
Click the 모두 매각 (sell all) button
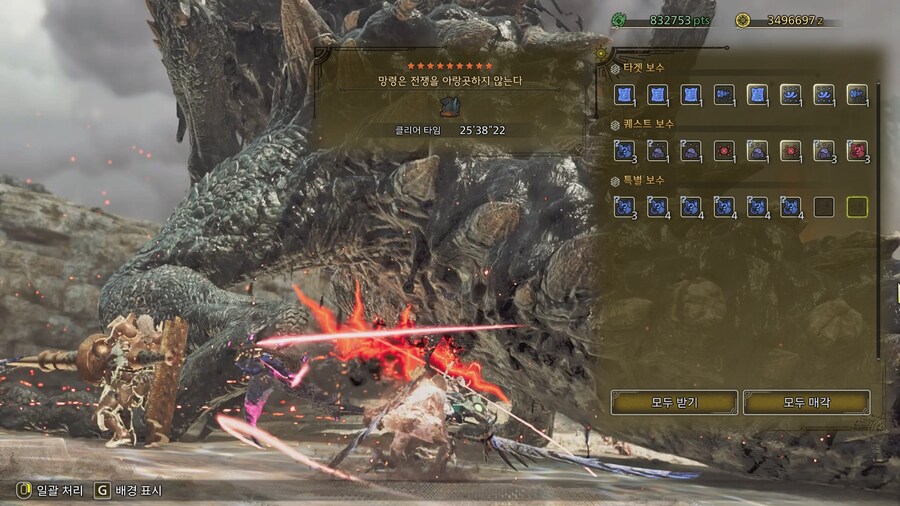[x=806, y=403]
